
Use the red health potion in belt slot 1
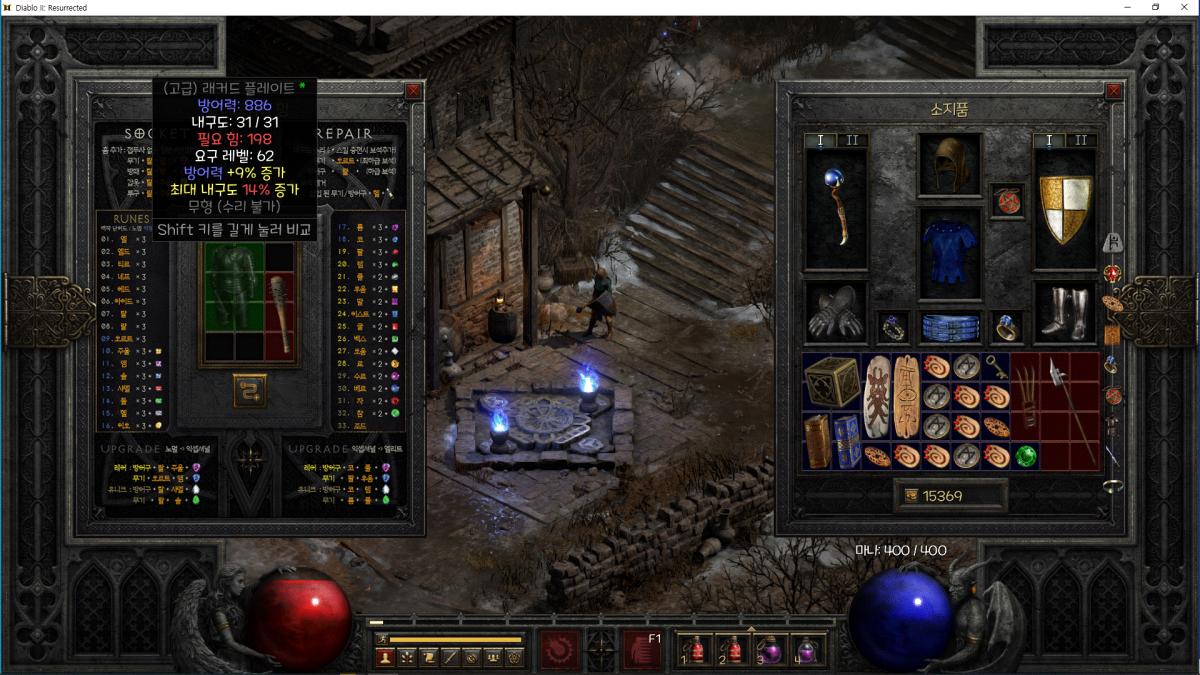[696, 649]
